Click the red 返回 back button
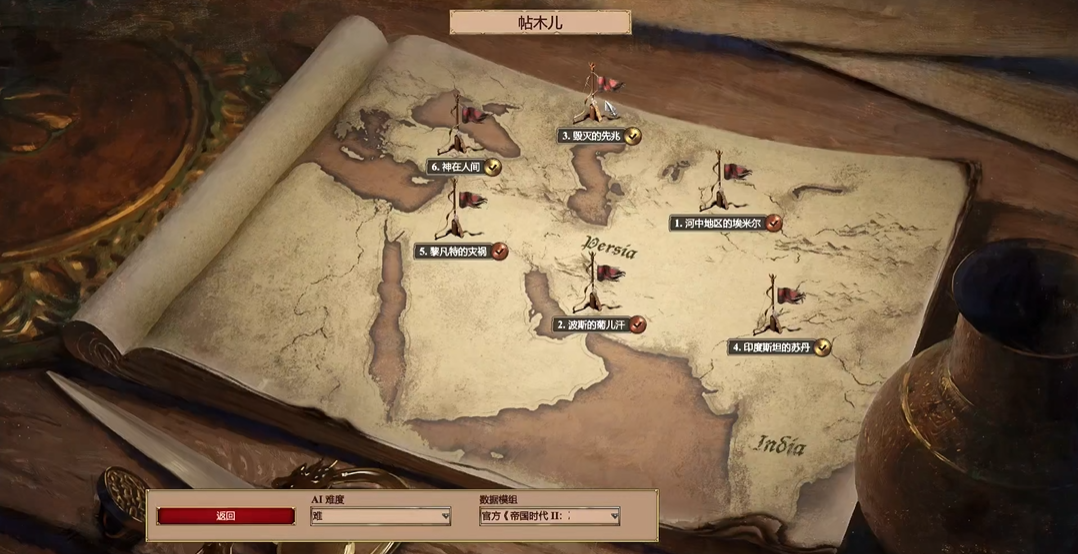 (226, 516)
